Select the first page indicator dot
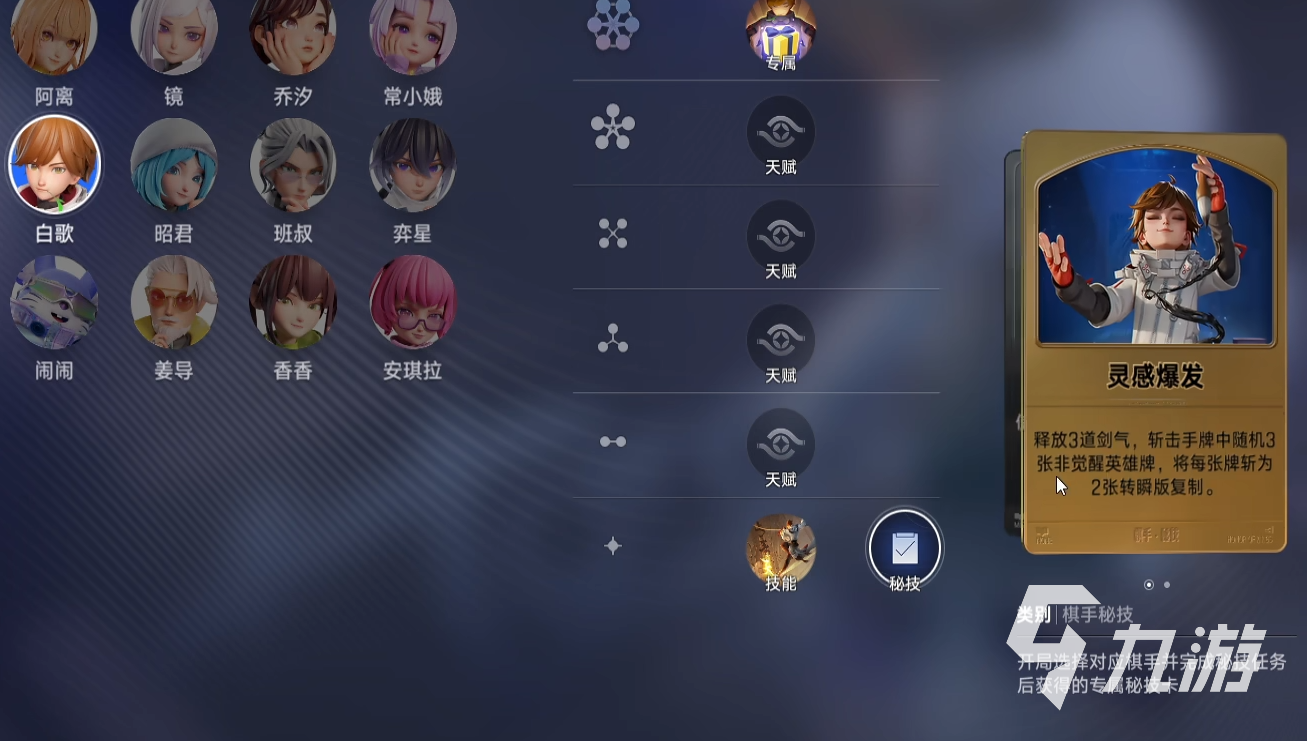This screenshot has width=1307, height=741. tap(1149, 584)
